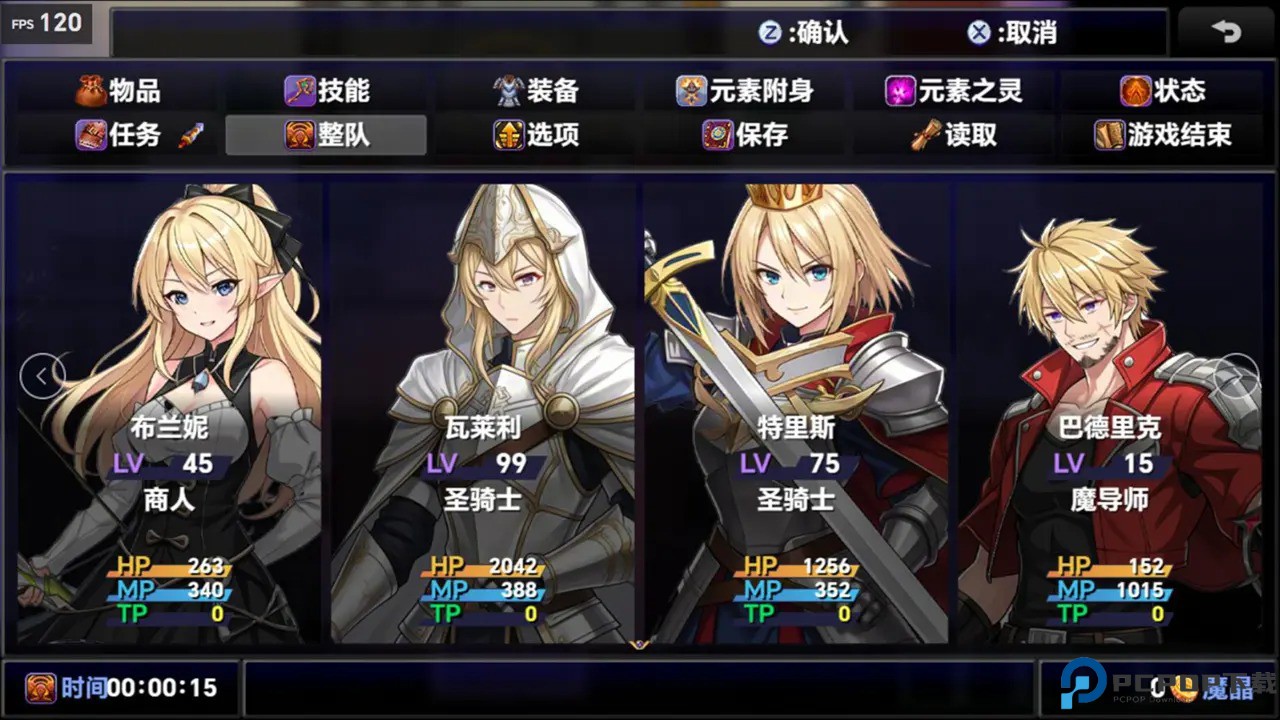Viewport: 1280px width, 720px height.
Task: Click the 保存 (Save) icon
Action: point(718,136)
